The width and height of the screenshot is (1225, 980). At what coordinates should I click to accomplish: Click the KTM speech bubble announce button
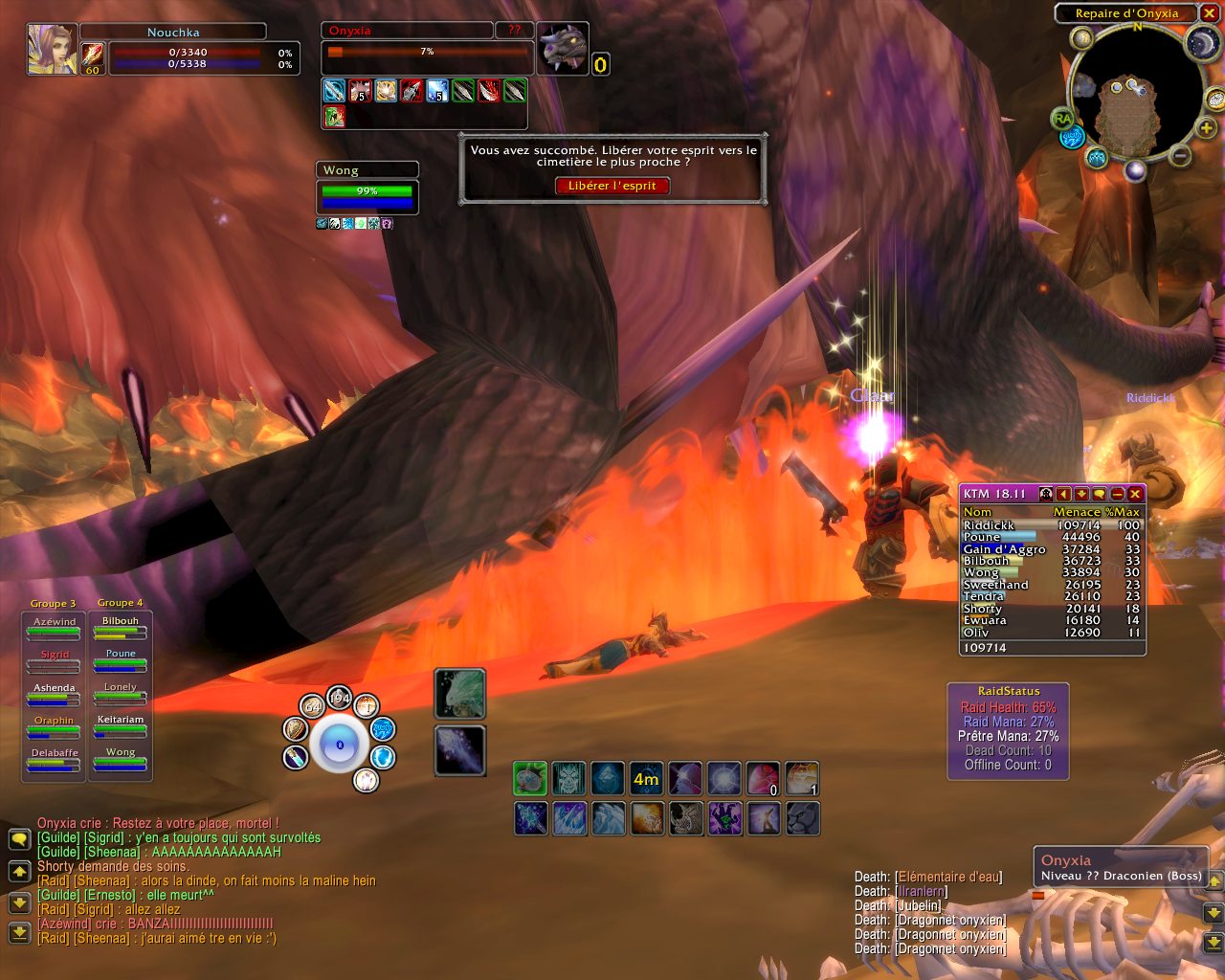[1099, 494]
